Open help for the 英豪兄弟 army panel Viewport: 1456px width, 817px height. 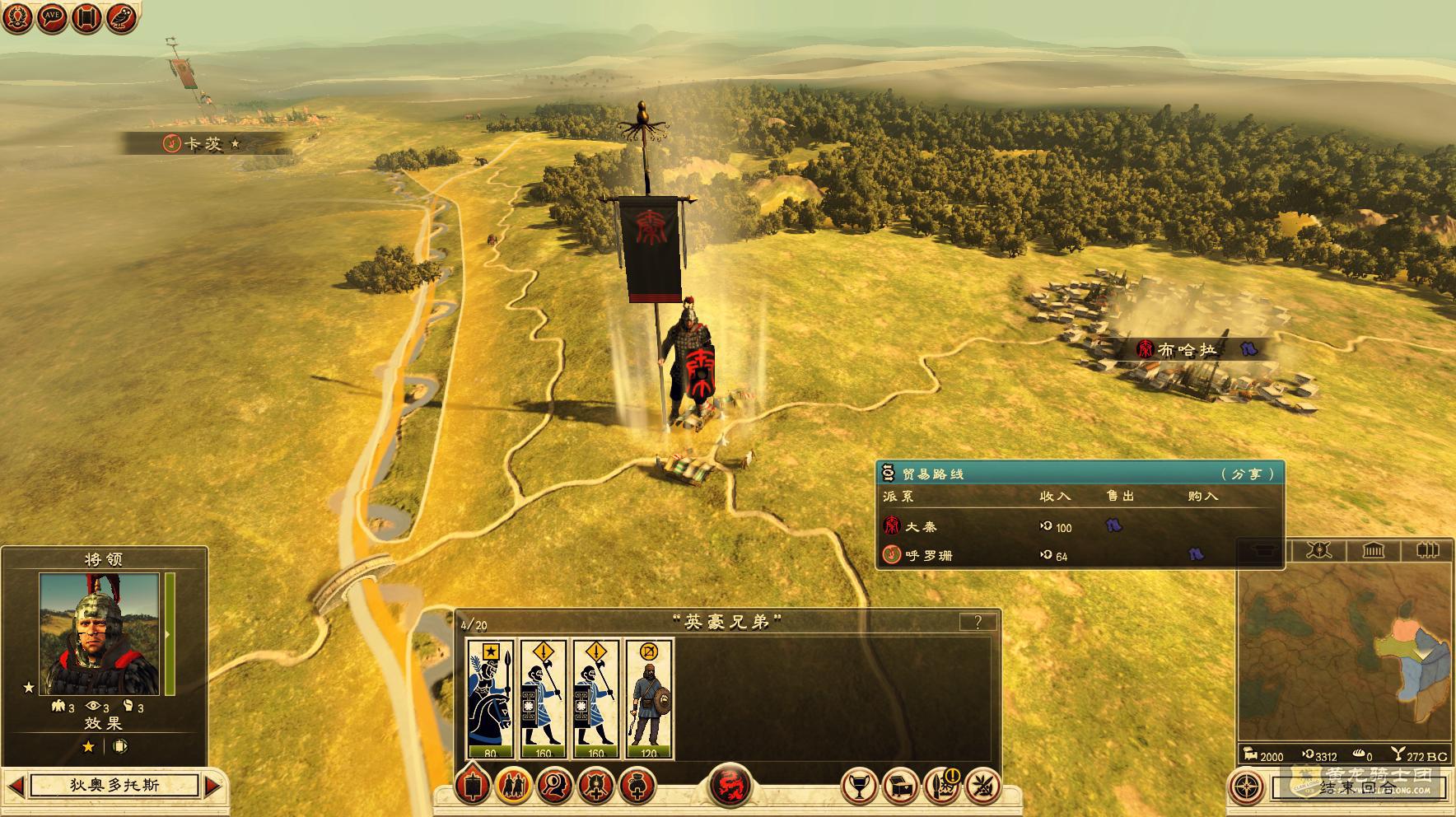(x=978, y=622)
